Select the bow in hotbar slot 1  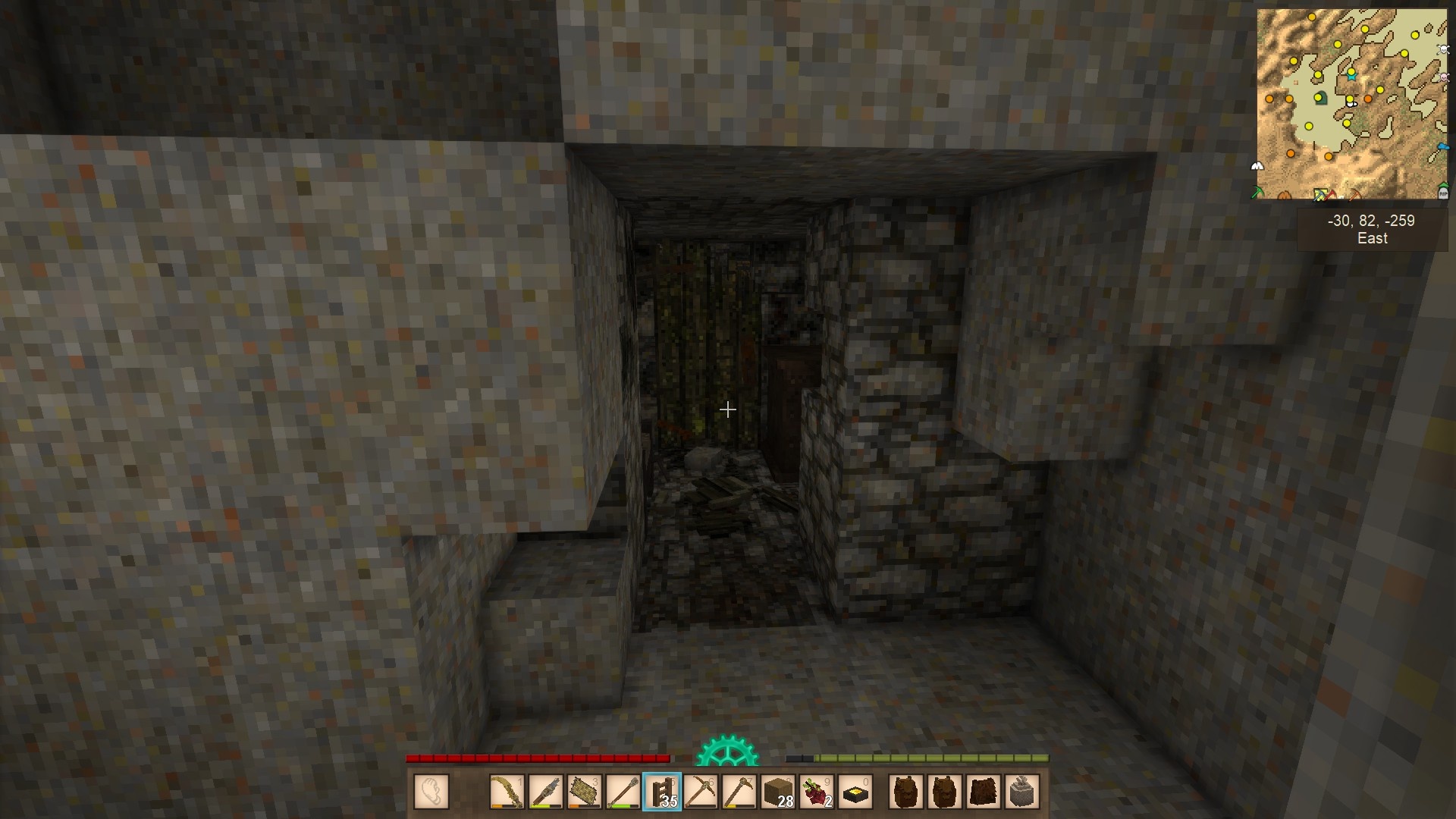point(507,792)
